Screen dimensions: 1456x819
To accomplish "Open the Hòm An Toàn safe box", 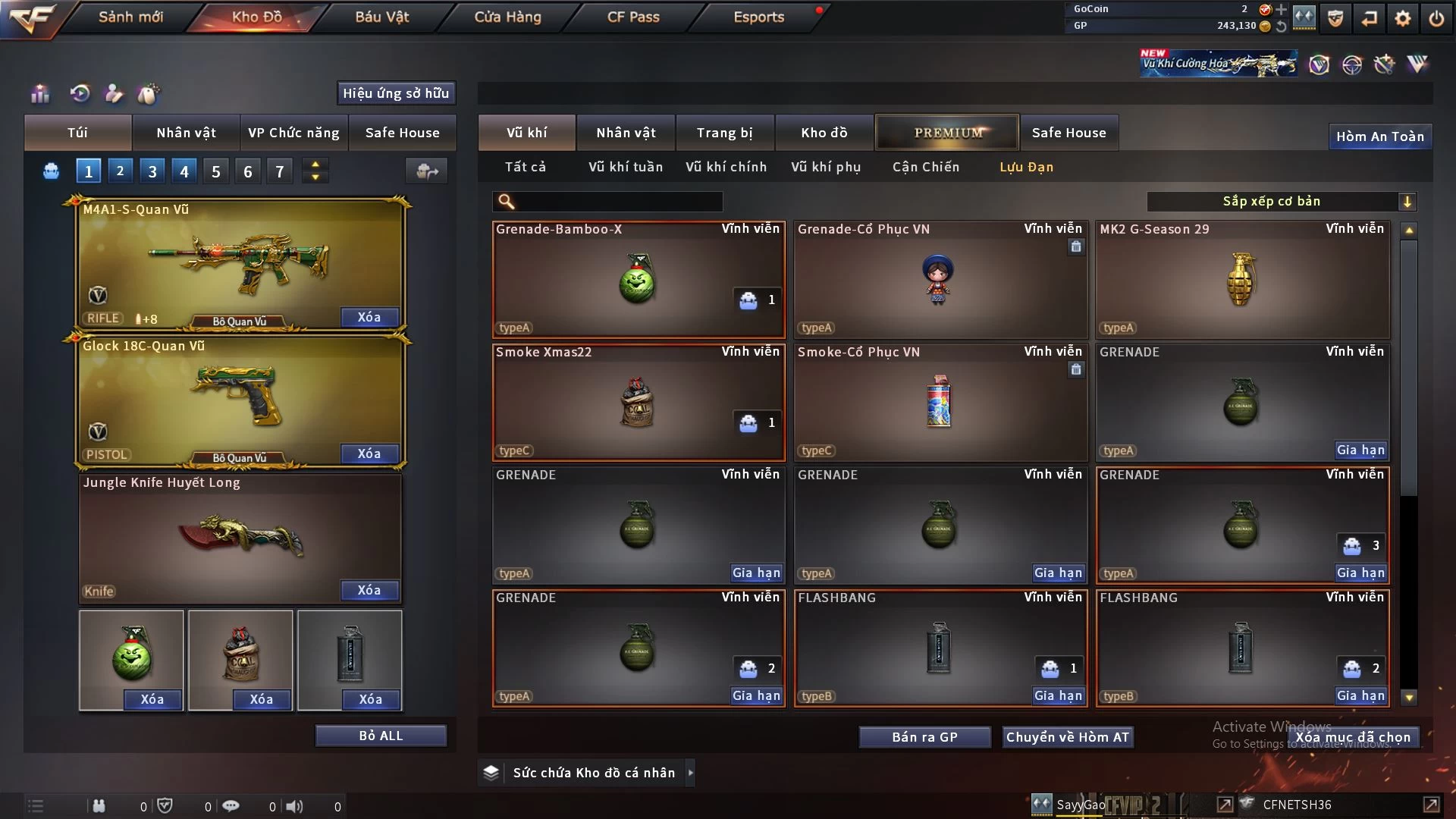I will tap(1379, 136).
